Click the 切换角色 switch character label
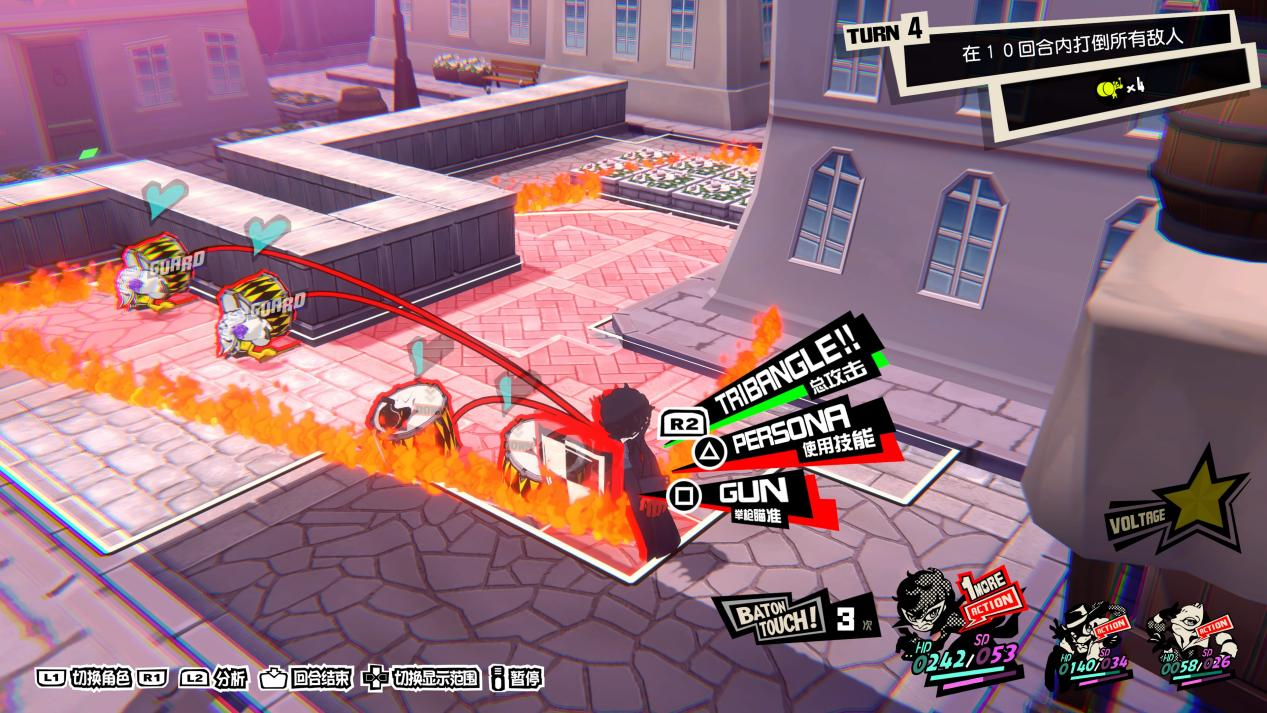The height and width of the screenshot is (713, 1267). (x=100, y=677)
